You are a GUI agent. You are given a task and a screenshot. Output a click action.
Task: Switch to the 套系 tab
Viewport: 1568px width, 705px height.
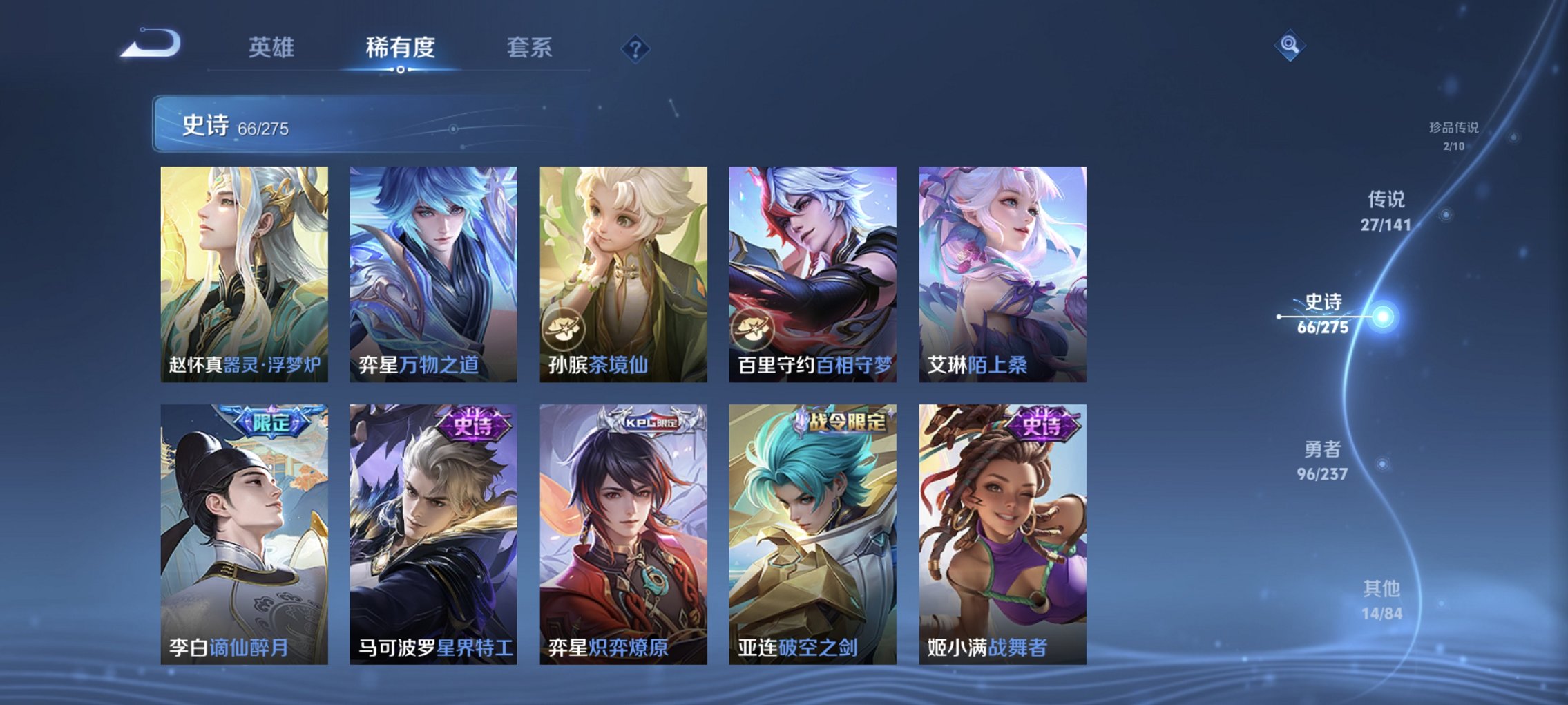coord(528,48)
